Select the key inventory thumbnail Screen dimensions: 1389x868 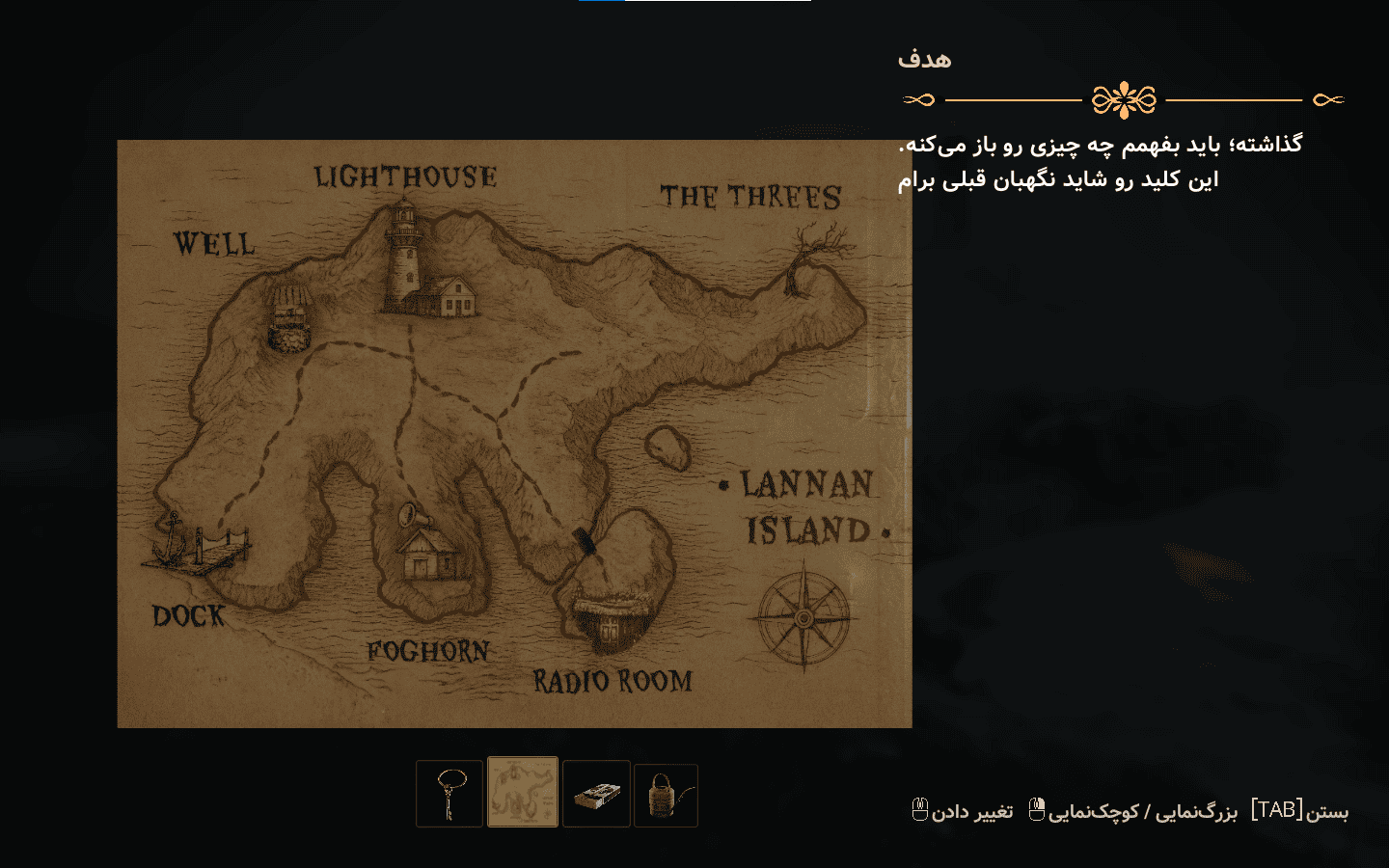(x=449, y=794)
